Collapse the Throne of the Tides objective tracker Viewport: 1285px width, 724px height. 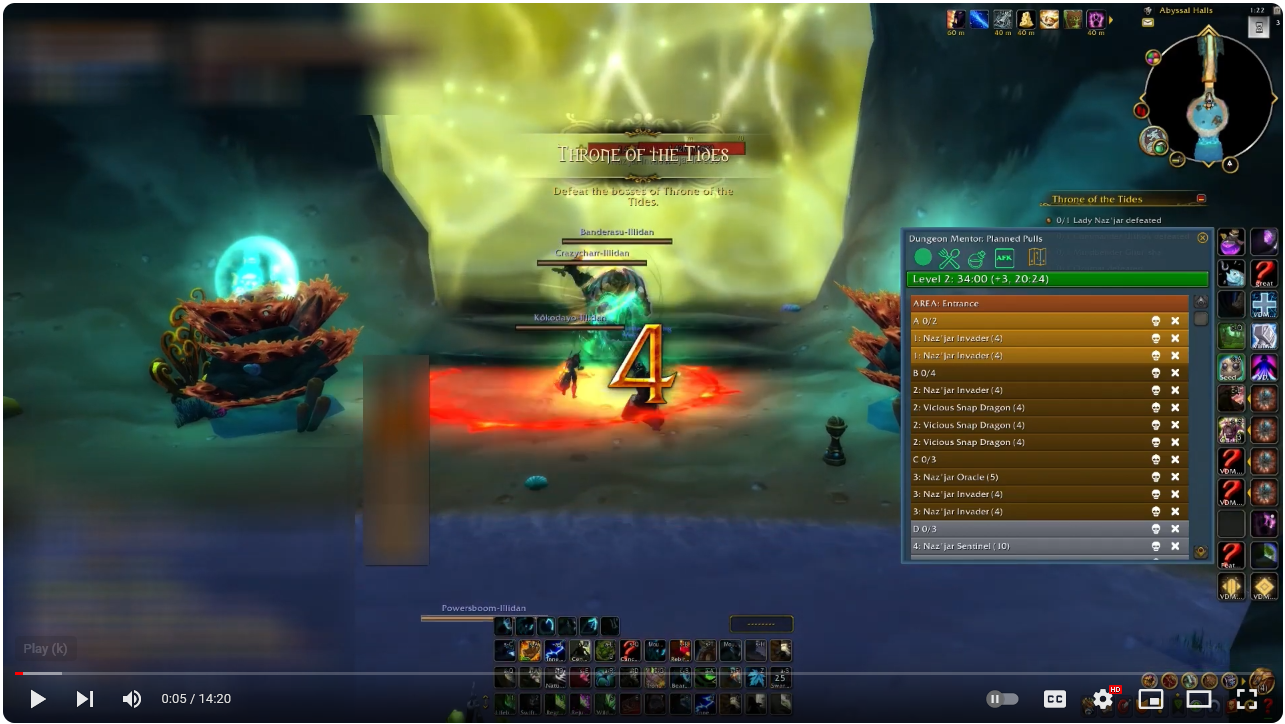coord(1201,199)
